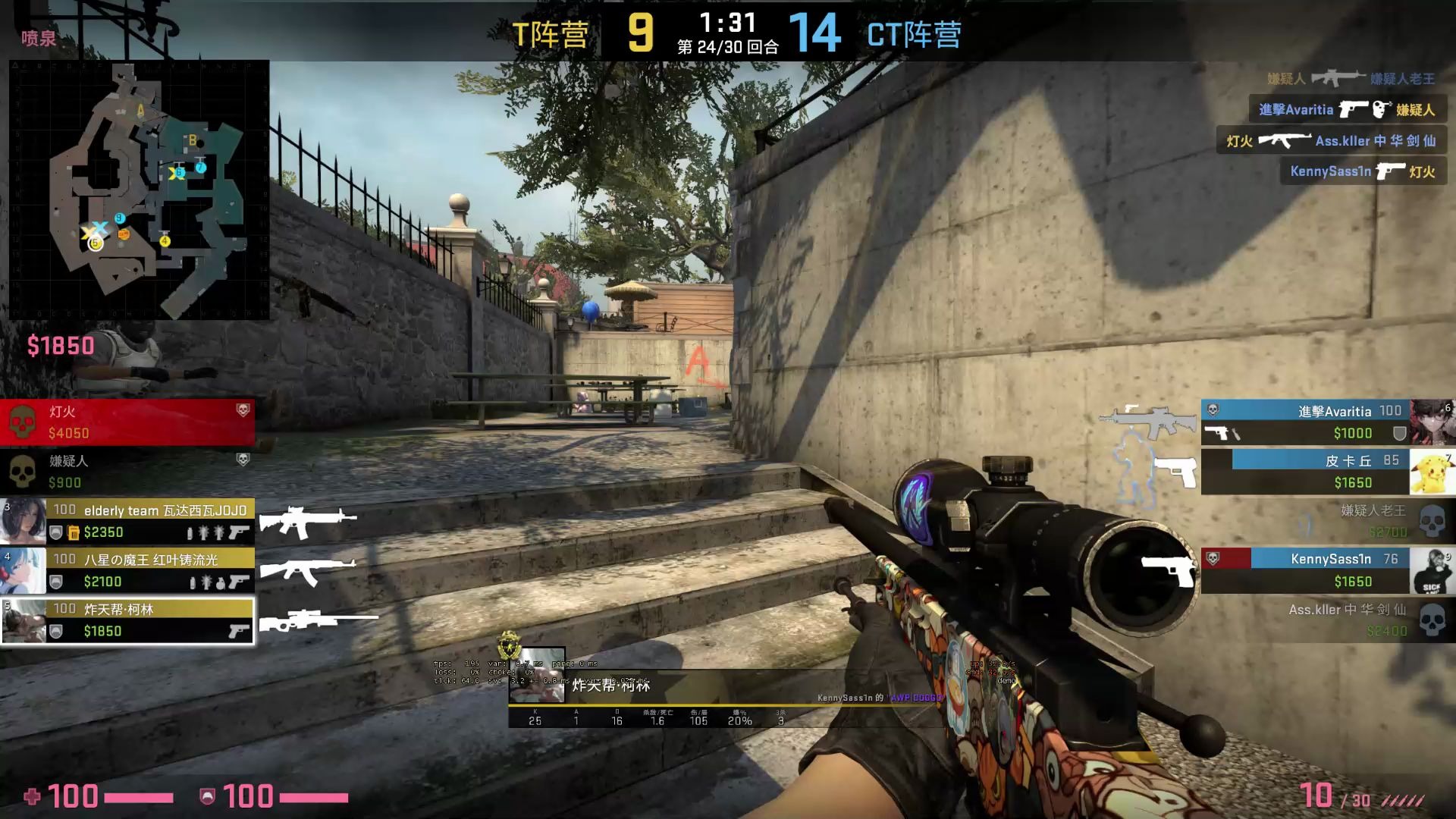Expand the bombsite B marker on the radar
The width and height of the screenshot is (1456, 819).
[193, 140]
